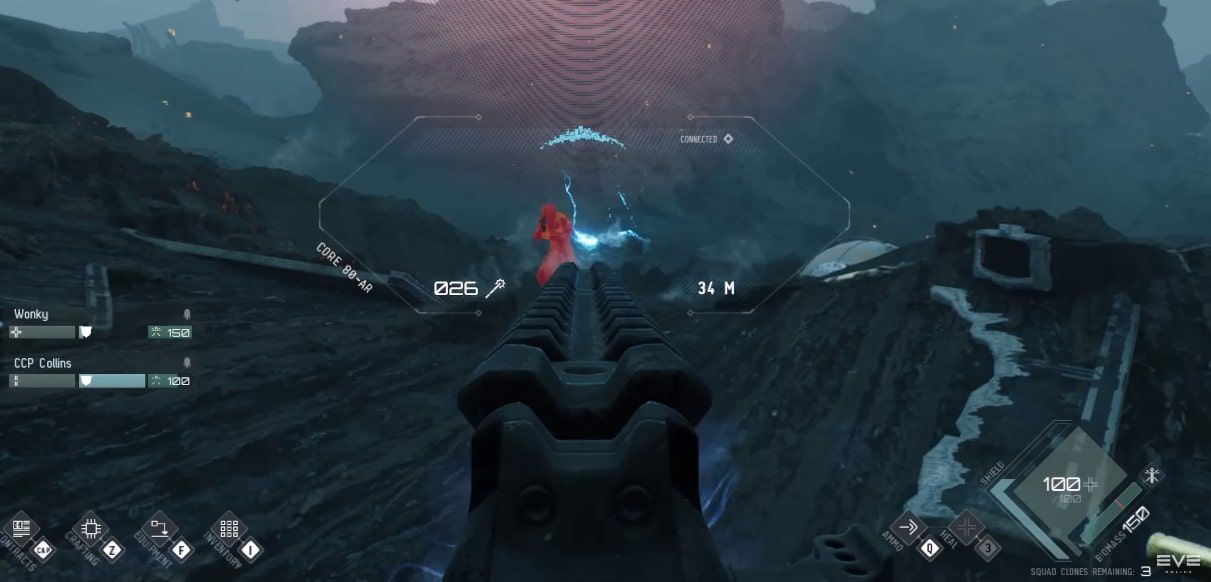Select squad member Wonky
This screenshot has height=582, width=1211.
(x=31, y=314)
